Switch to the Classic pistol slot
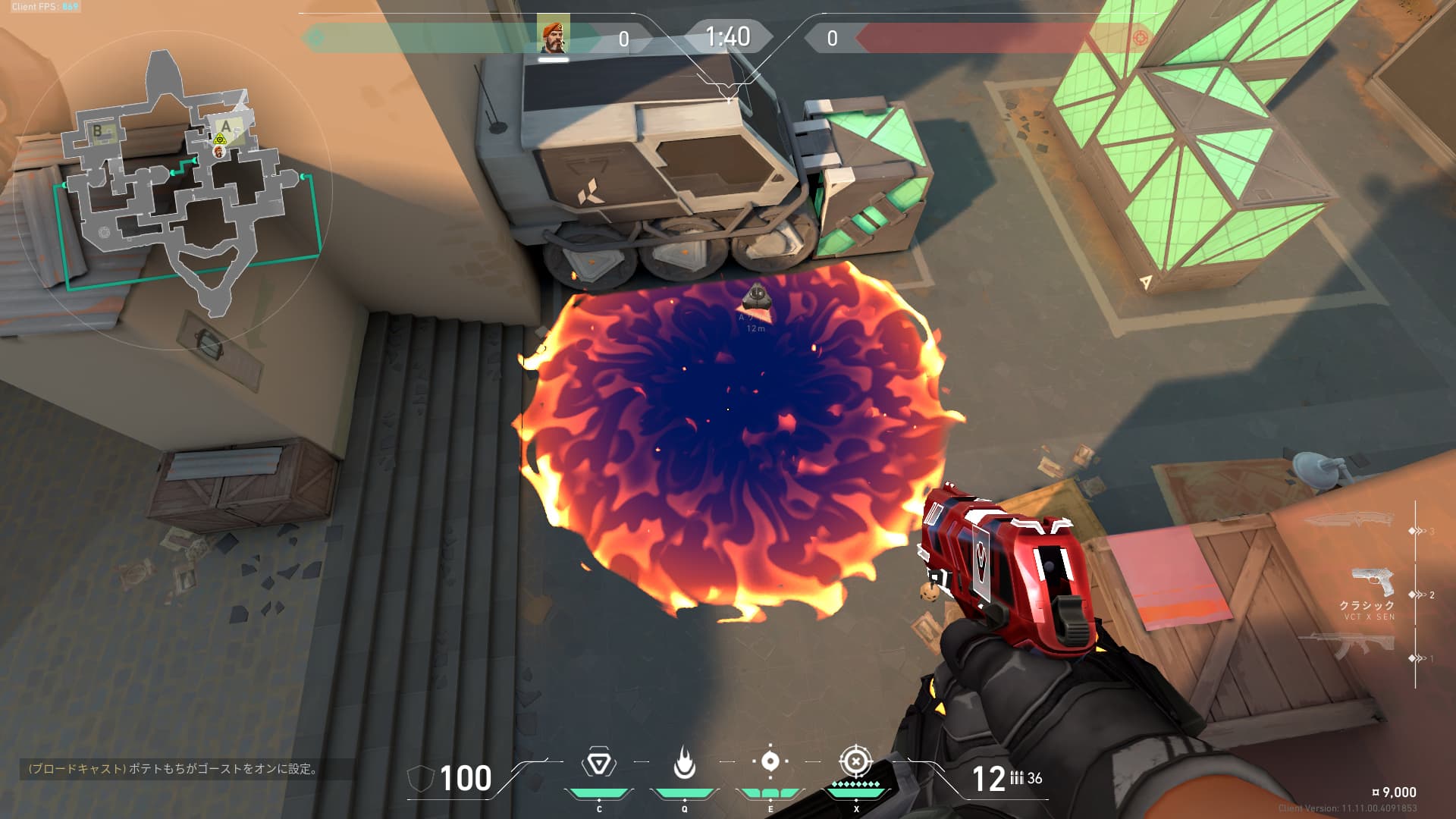Viewport: 1456px width, 819px height. (1373, 584)
